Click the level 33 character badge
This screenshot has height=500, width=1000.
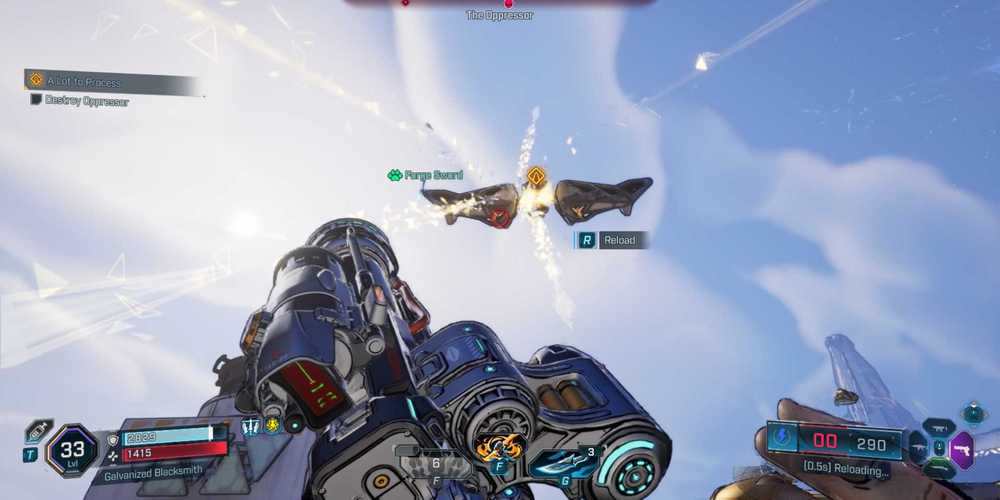click(x=71, y=451)
